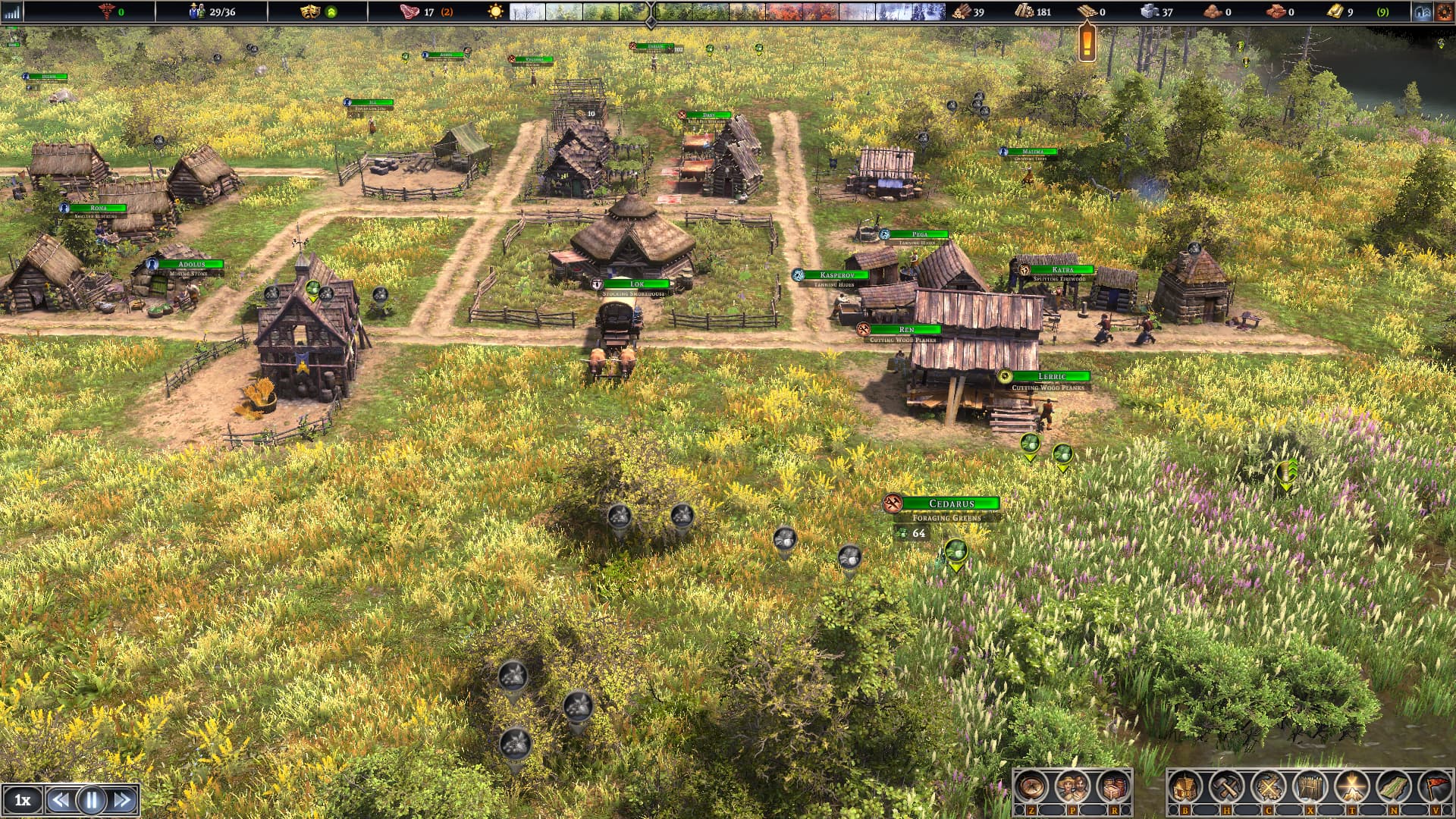The height and width of the screenshot is (819, 1456).
Task: Slow down the game speed
Action: (x=60, y=800)
